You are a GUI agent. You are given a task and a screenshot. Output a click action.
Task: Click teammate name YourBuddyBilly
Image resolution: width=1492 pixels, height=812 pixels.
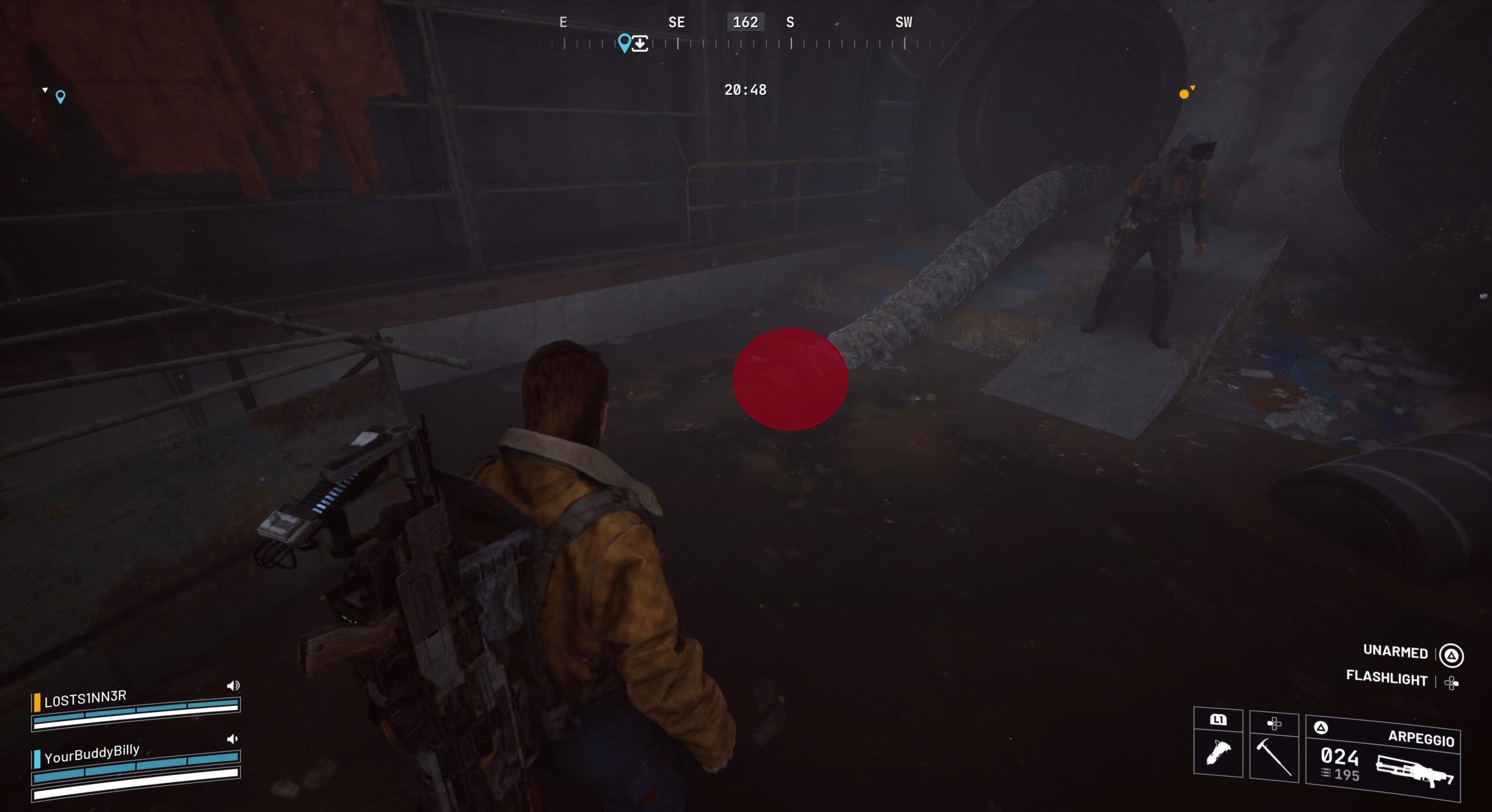point(92,753)
